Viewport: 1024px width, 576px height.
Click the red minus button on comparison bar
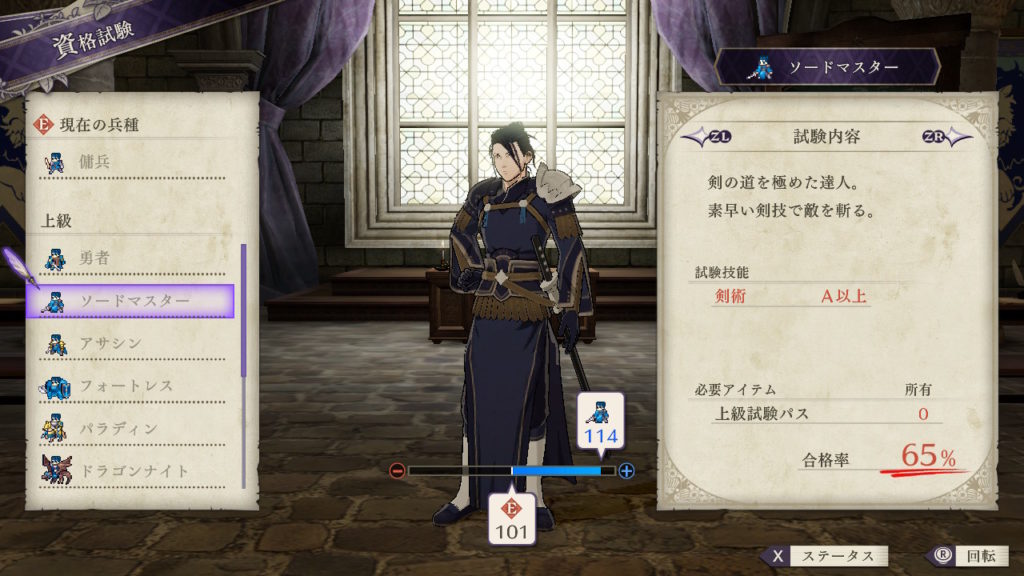tap(397, 470)
